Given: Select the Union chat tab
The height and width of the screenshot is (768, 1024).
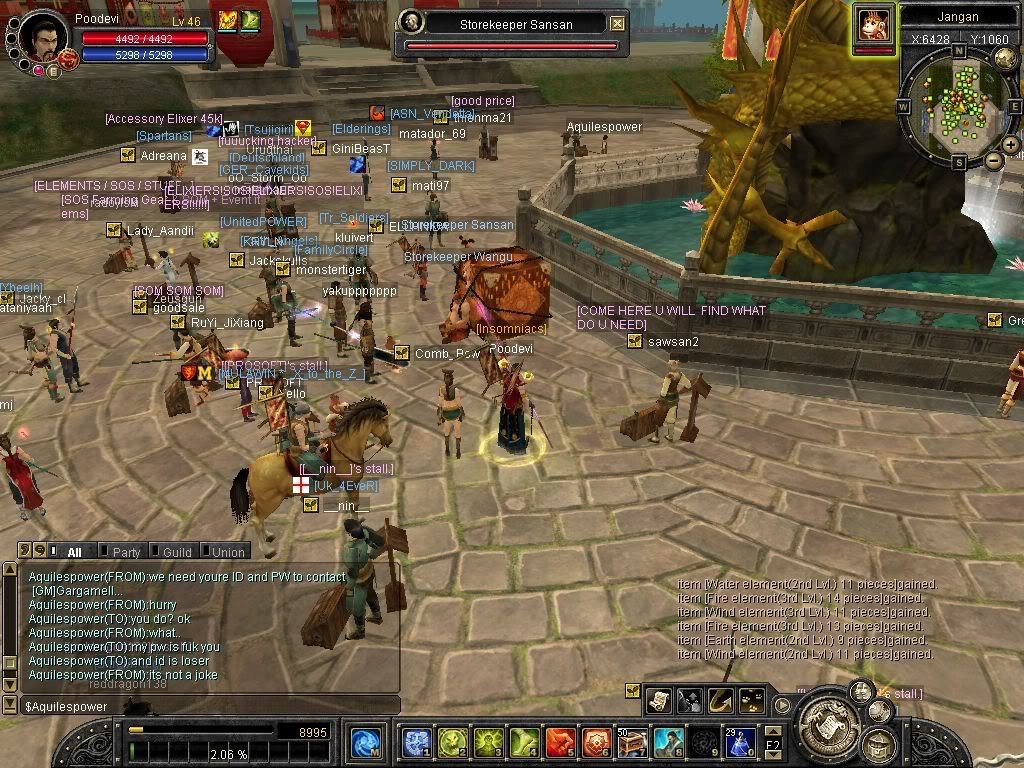Looking at the screenshot, I should tap(227, 551).
